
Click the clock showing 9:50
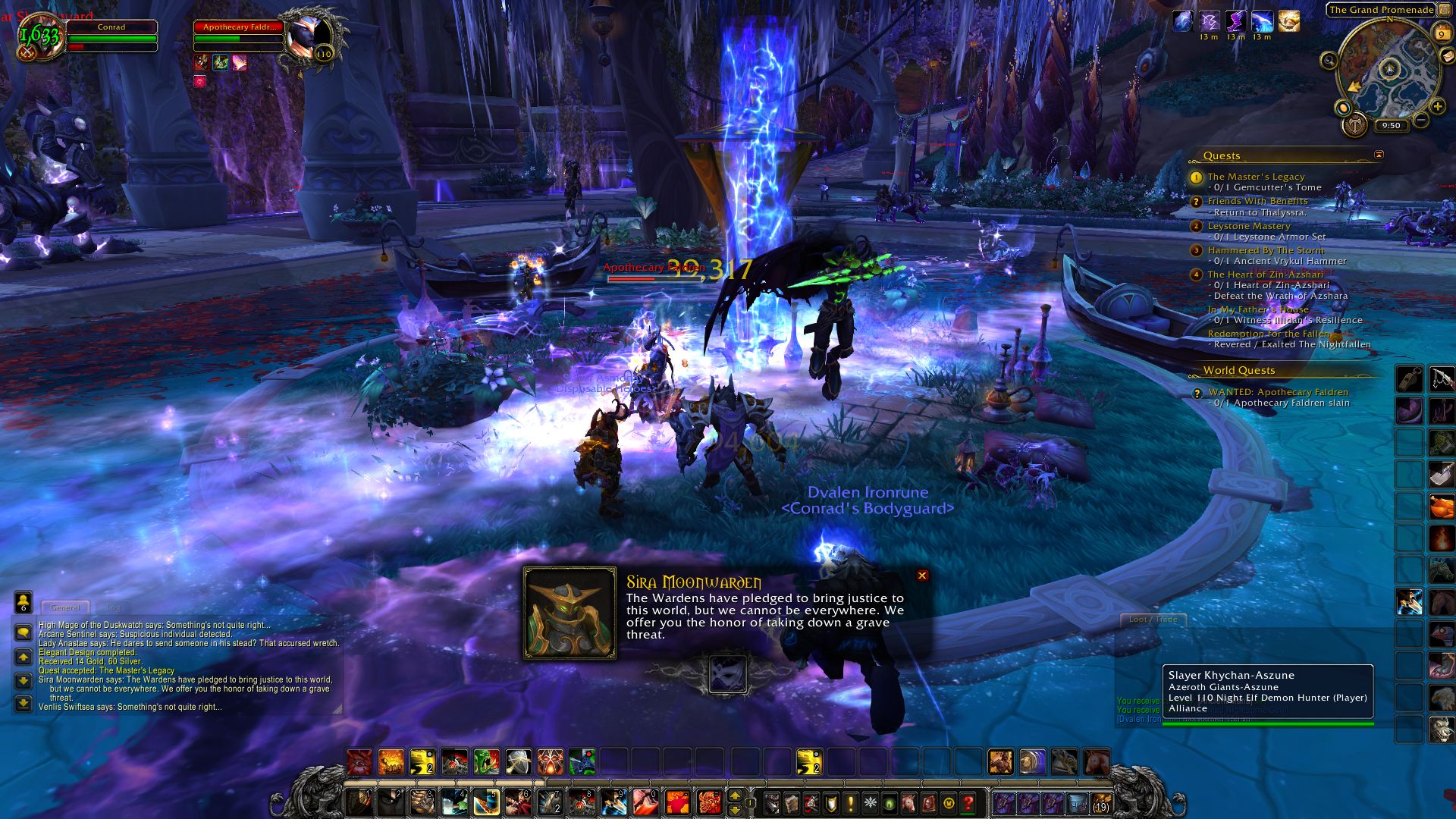click(1391, 126)
